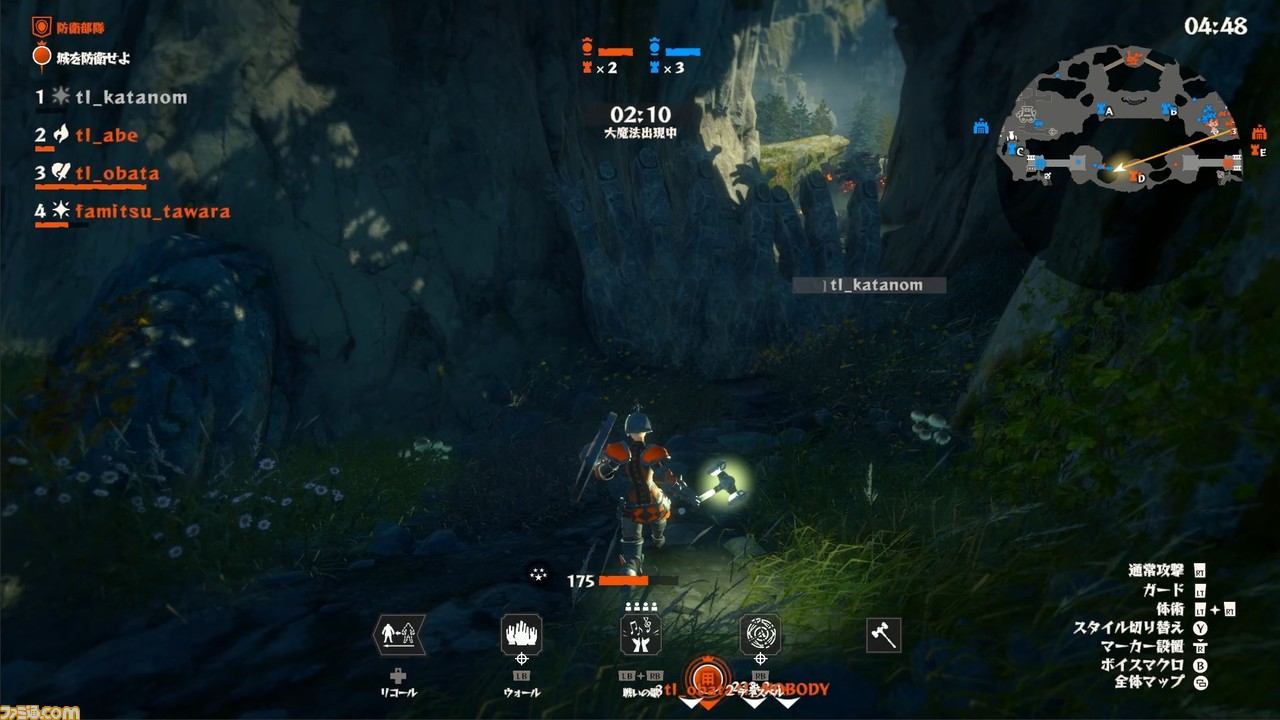This screenshot has width=1280, height=720.
Task: Click the orange shield defense-force emblem
Action: click(42, 28)
